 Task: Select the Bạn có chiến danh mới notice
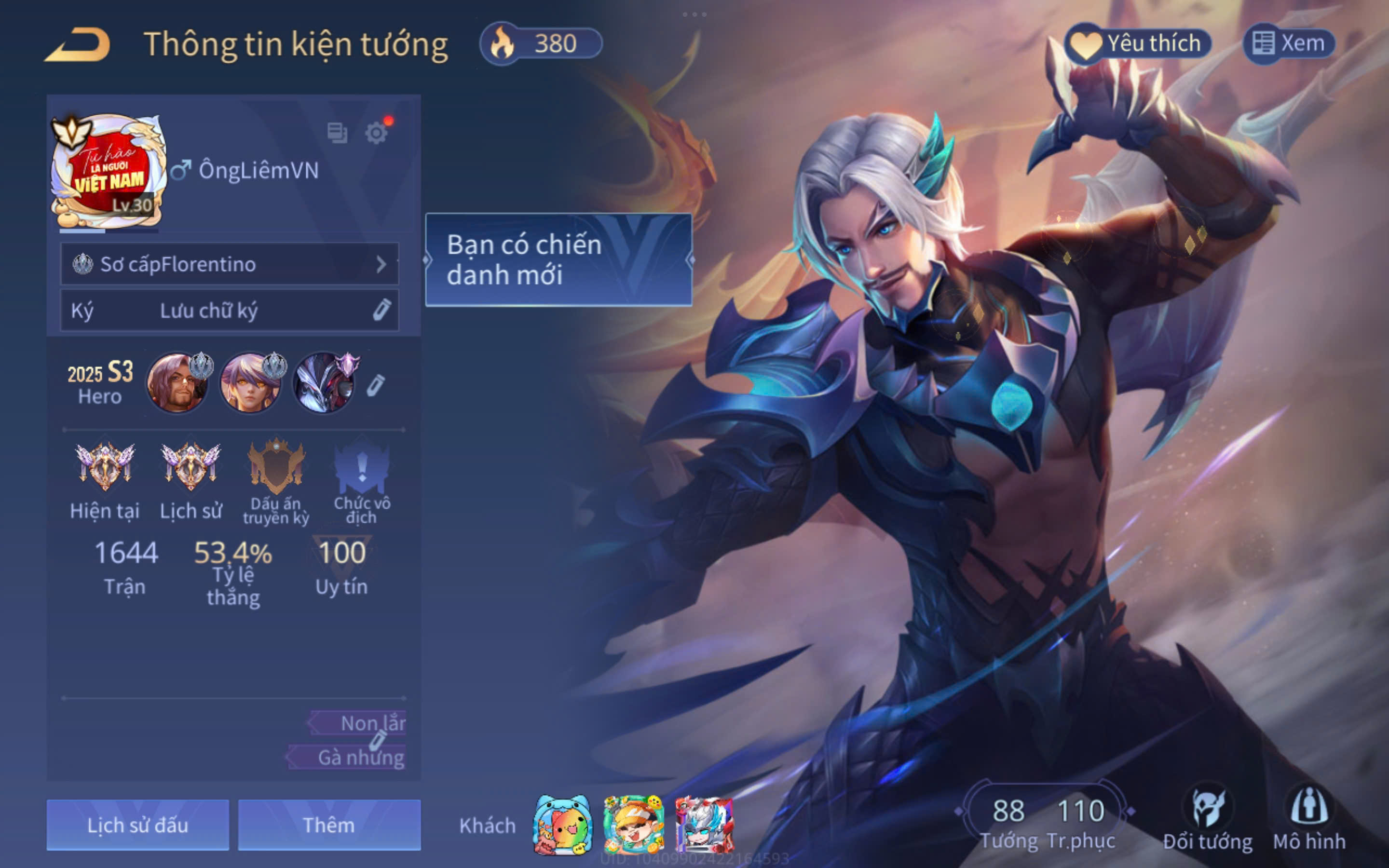click(x=558, y=259)
